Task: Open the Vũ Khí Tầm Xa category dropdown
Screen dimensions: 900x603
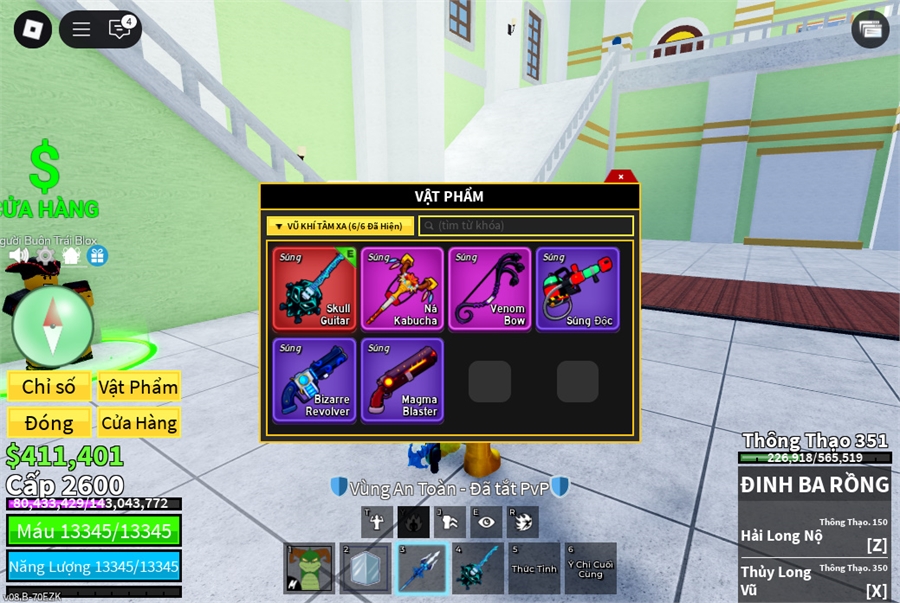Action: (339, 226)
